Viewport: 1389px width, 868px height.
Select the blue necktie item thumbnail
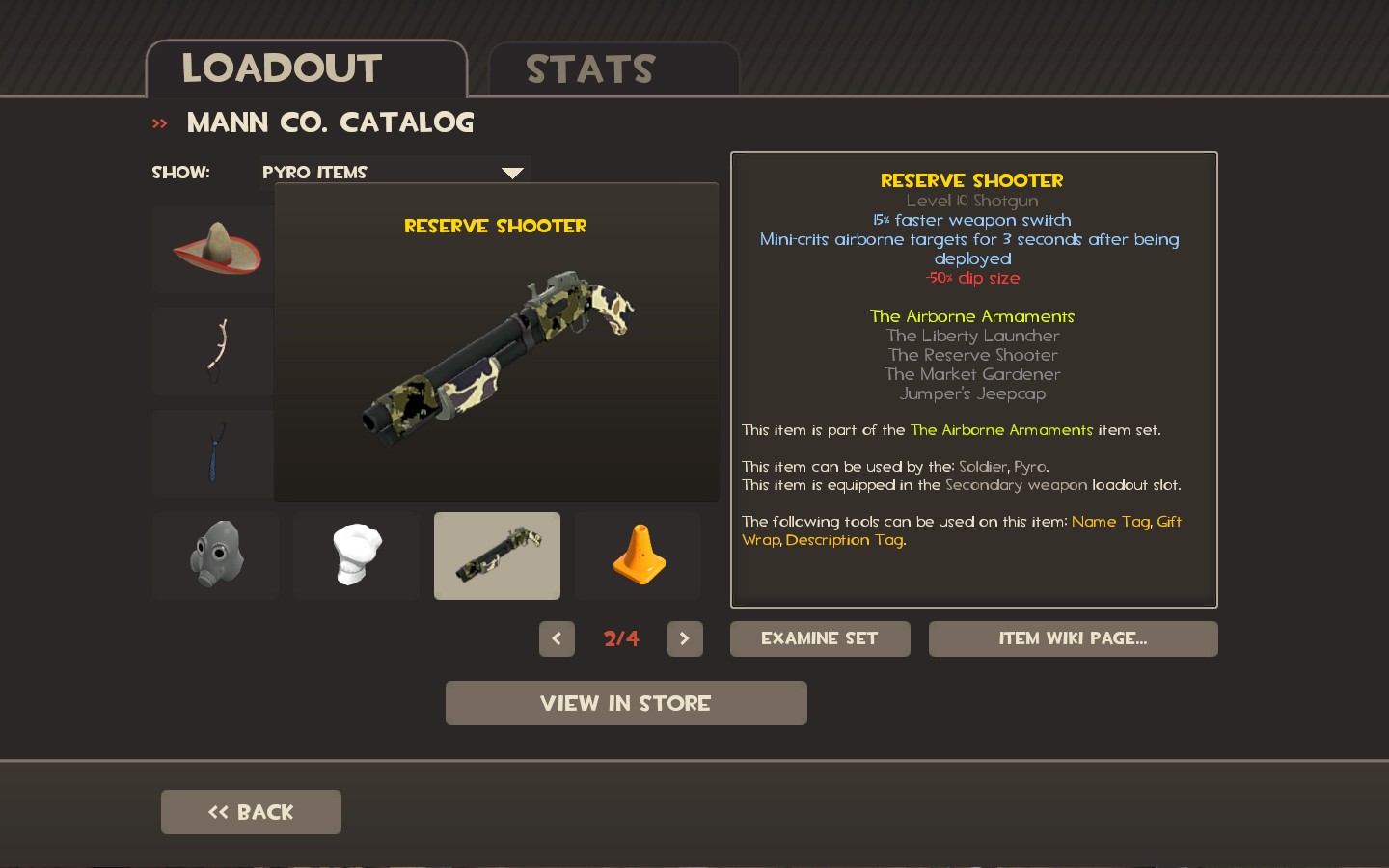[x=214, y=453]
